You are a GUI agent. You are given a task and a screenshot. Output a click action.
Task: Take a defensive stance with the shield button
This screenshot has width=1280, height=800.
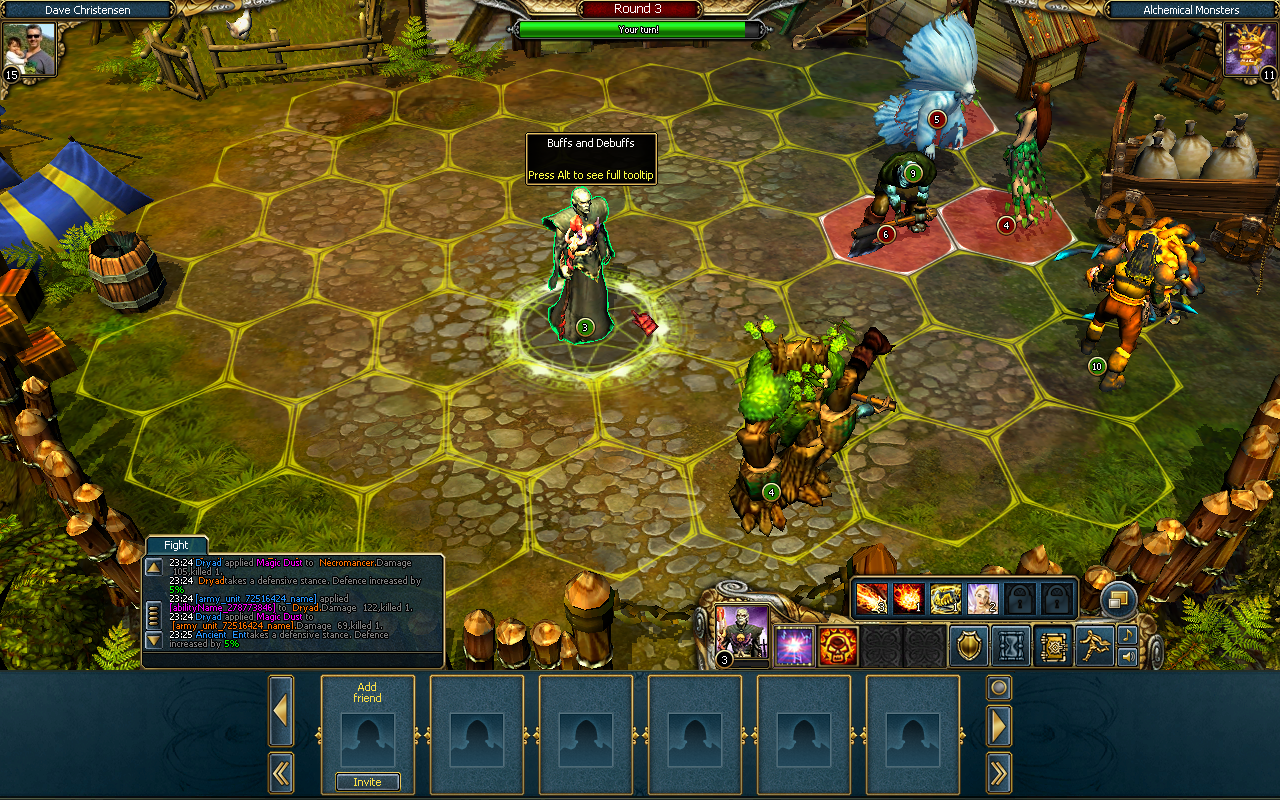coord(968,646)
